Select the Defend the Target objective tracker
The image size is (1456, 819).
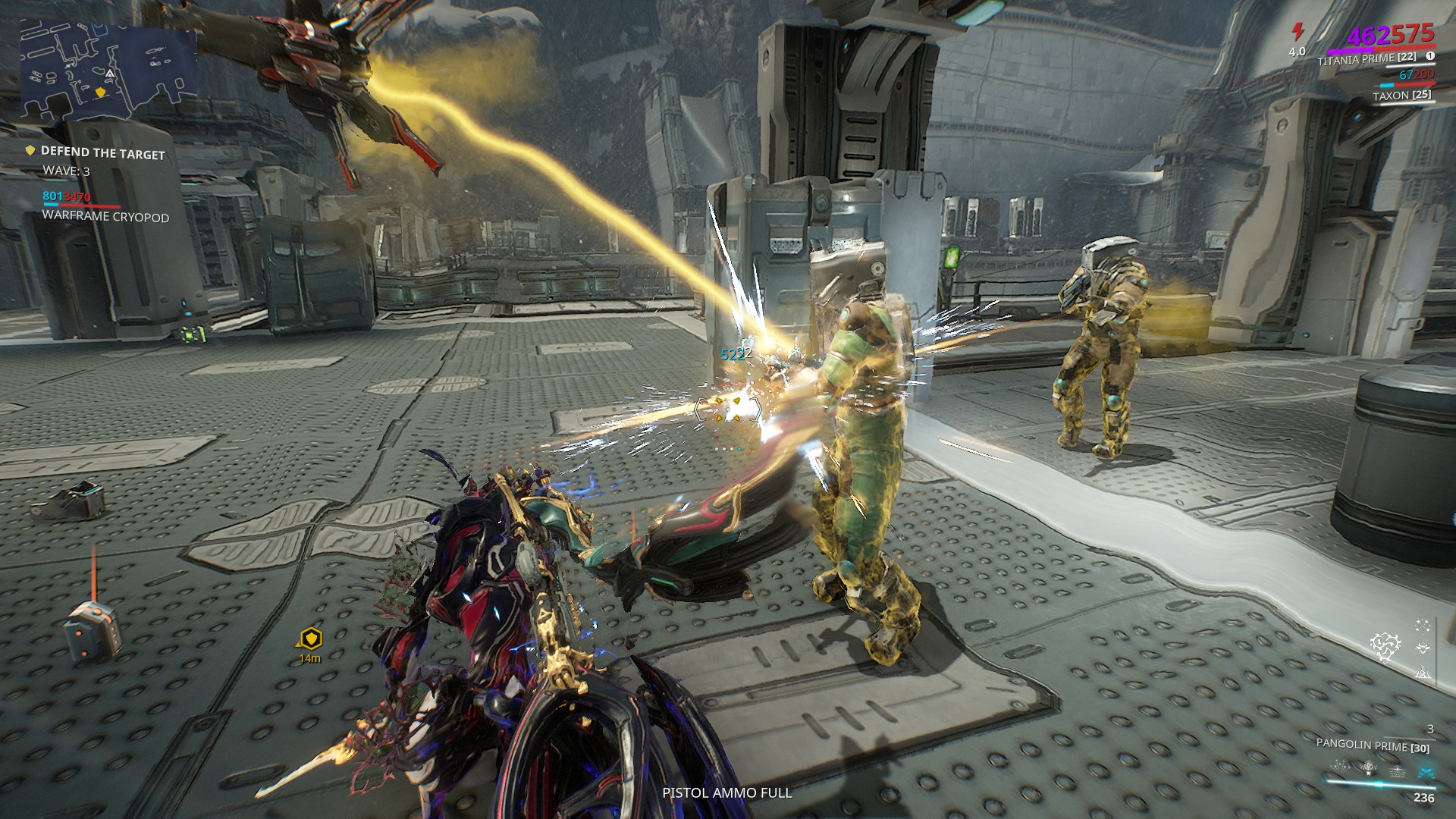[102, 153]
